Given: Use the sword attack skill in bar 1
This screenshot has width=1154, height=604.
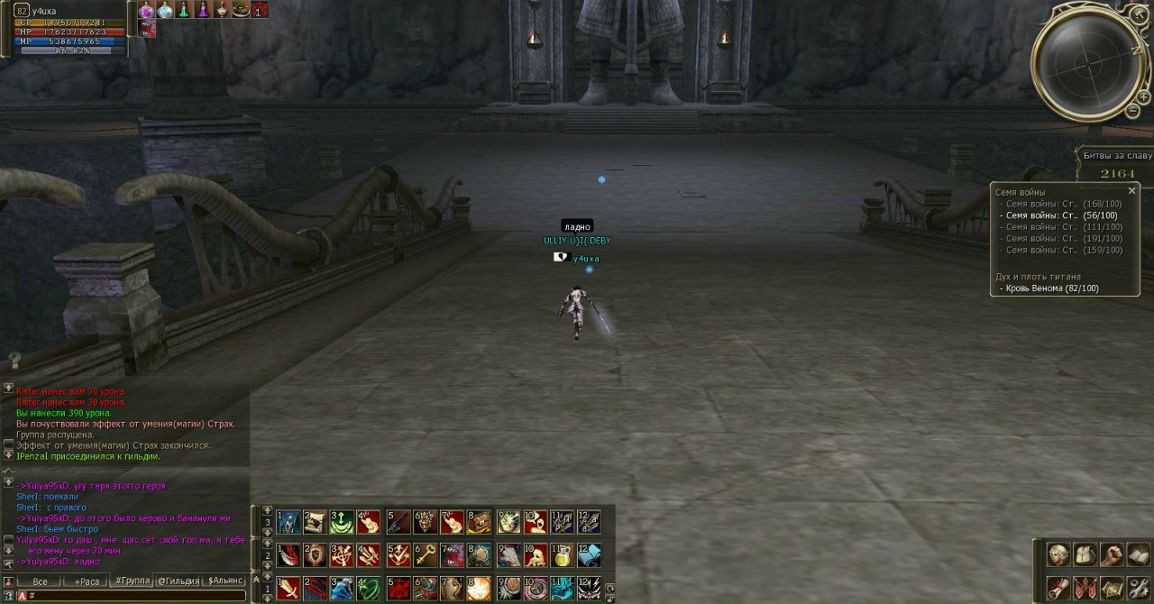Looking at the screenshot, I should [289, 586].
